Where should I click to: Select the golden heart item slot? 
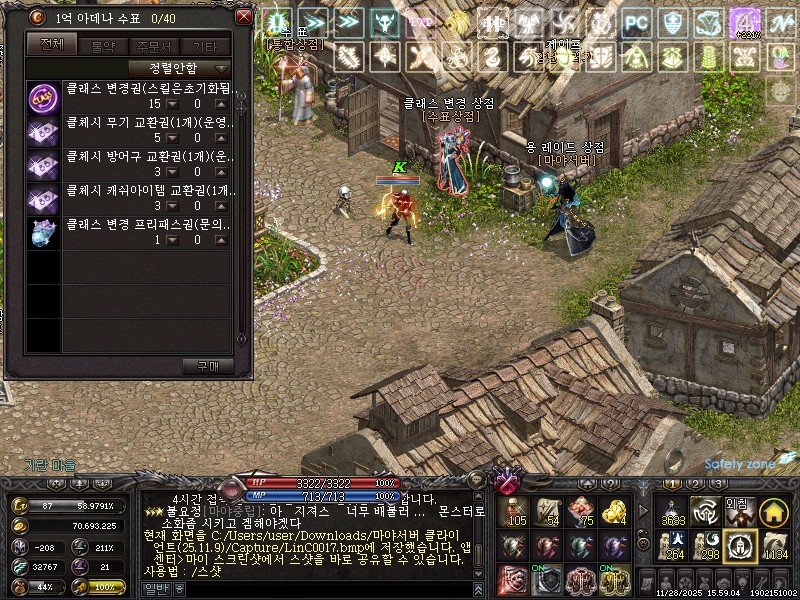tap(614, 512)
